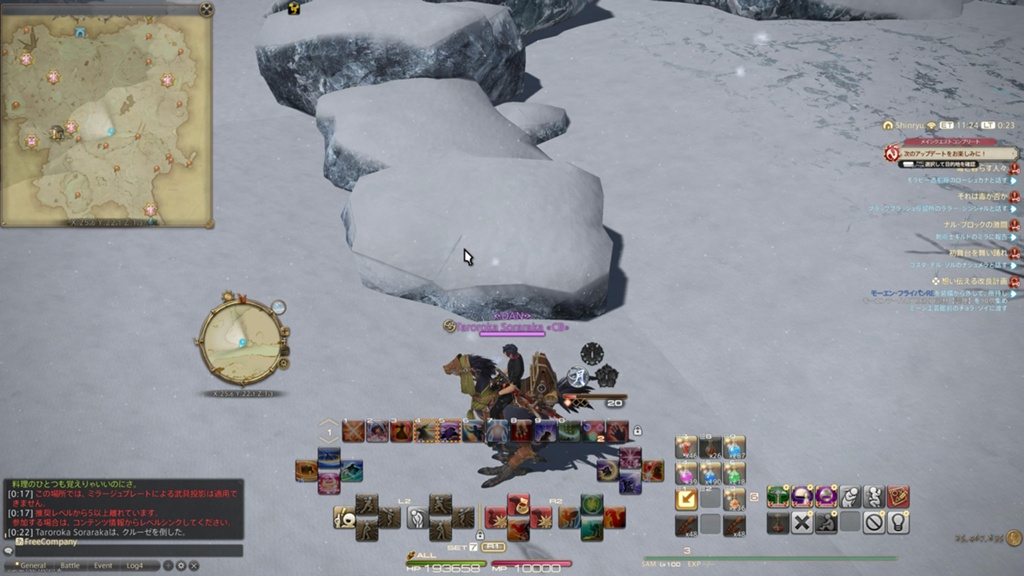
Task: Click the chat text input field
Action: [x=125, y=550]
